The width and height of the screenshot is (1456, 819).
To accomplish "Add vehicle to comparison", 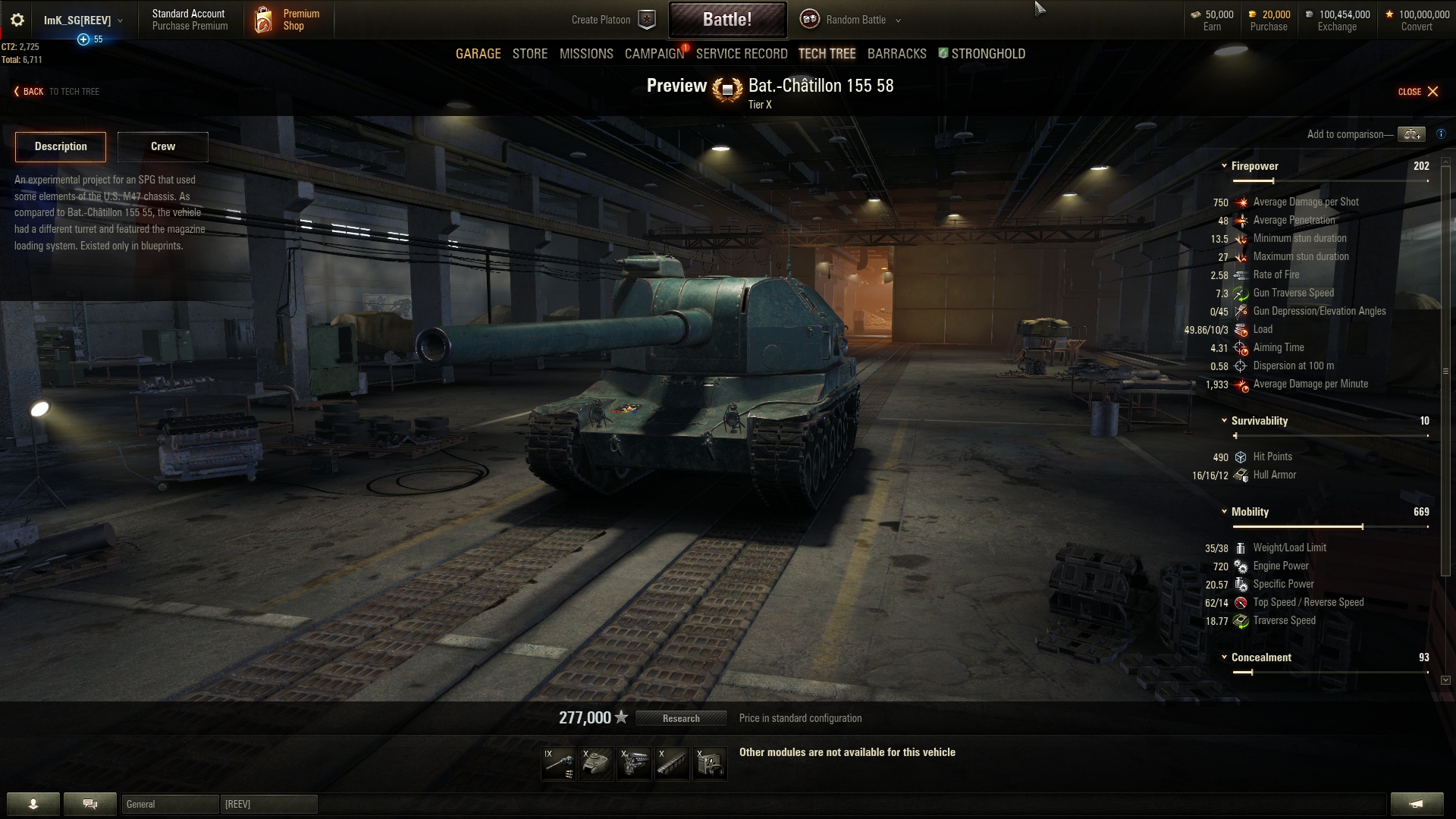I will tap(1410, 134).
